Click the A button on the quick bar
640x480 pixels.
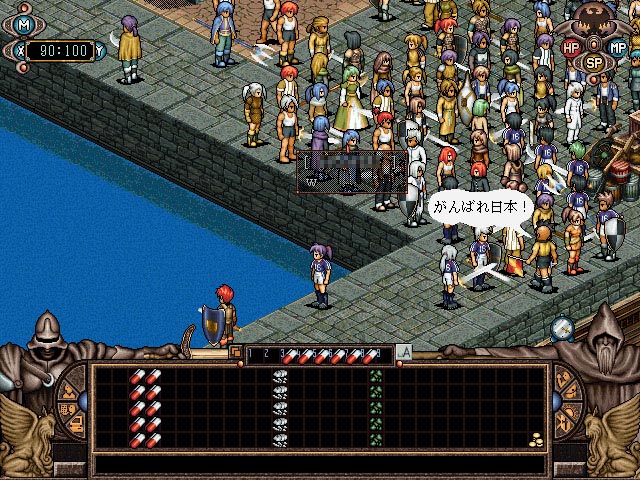coord(404,352)
